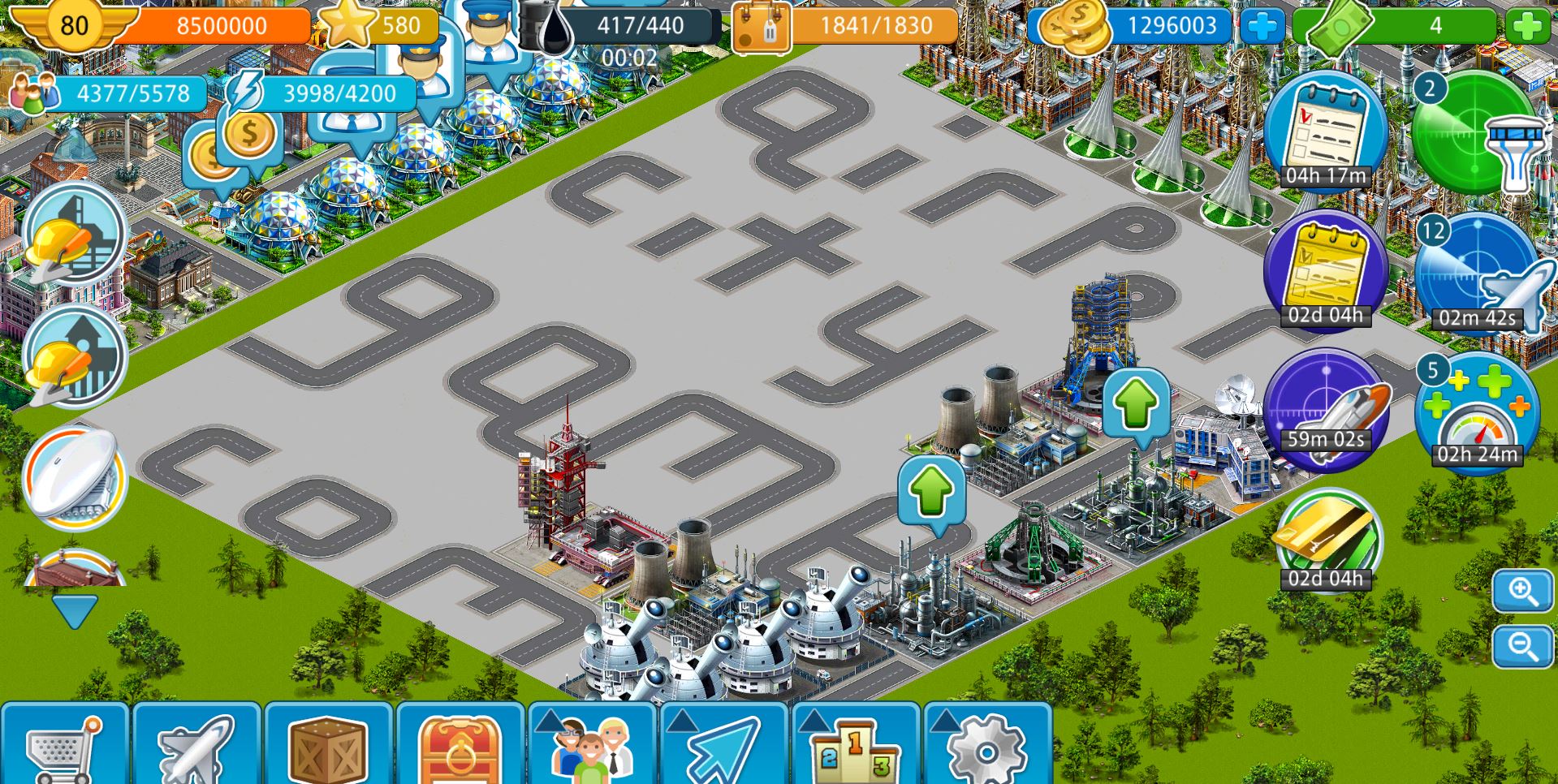Viewport: 1558px width, 784px height.
Task: Zoom in with the magnifier plus button
Action: (x=1522, y=592)
